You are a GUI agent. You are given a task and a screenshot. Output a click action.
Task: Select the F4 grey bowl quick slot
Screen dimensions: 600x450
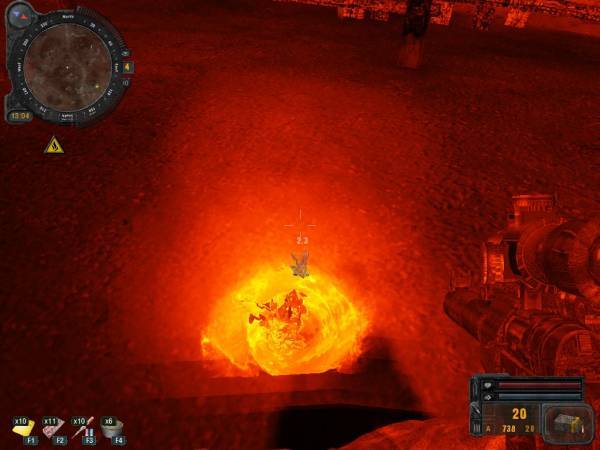pos(114,428)
